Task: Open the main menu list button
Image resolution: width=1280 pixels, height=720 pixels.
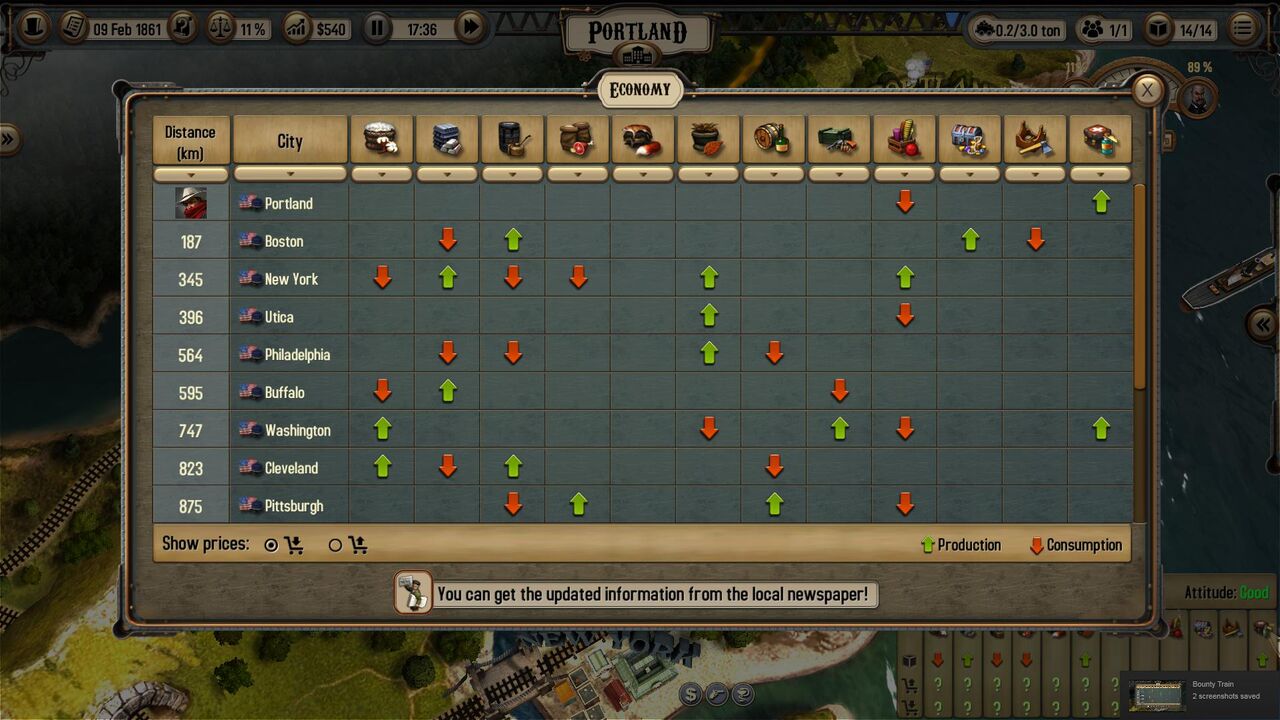Action: click(x=1243, y=28)
